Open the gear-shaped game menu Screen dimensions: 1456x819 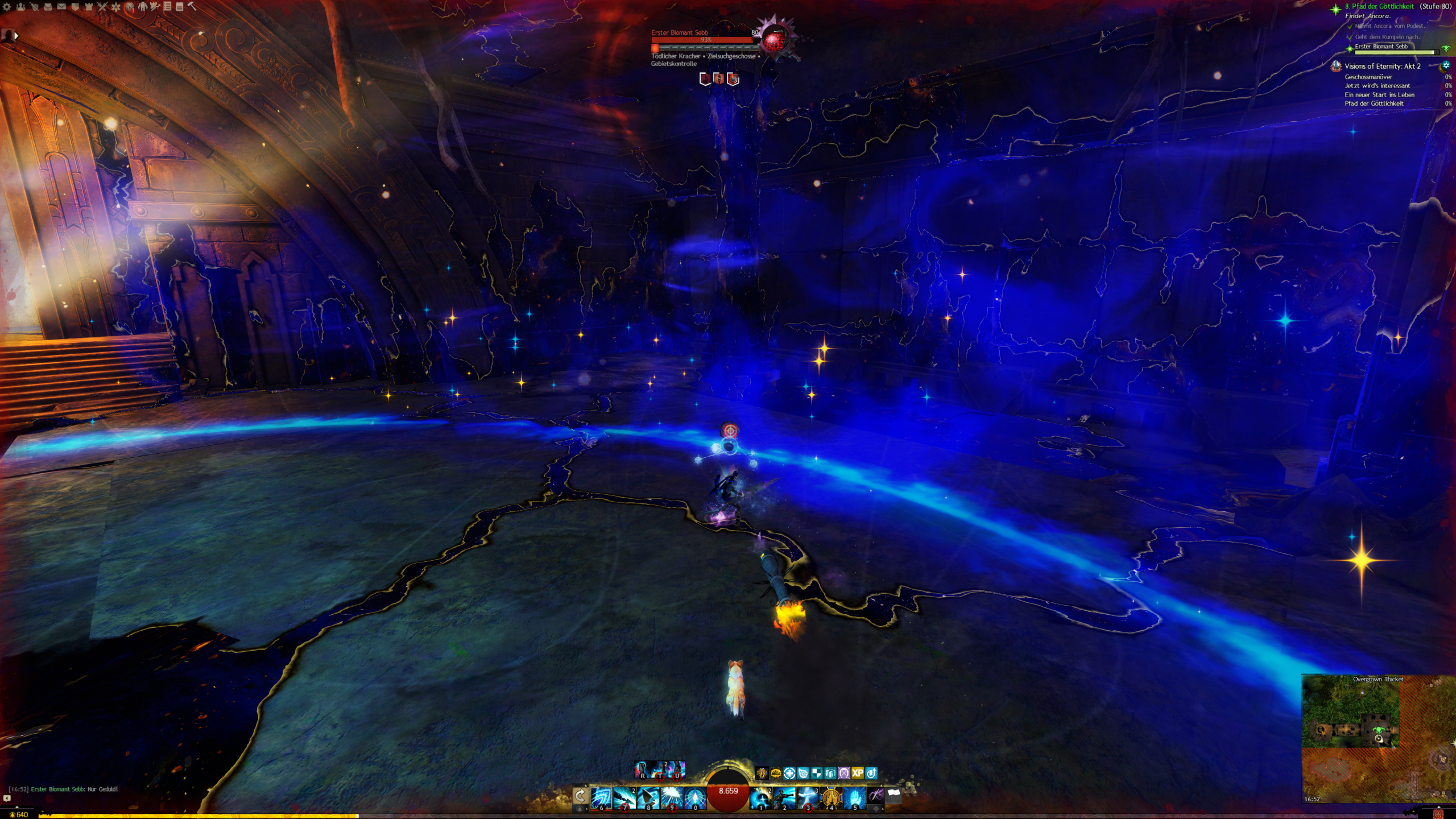pos(7,7)
